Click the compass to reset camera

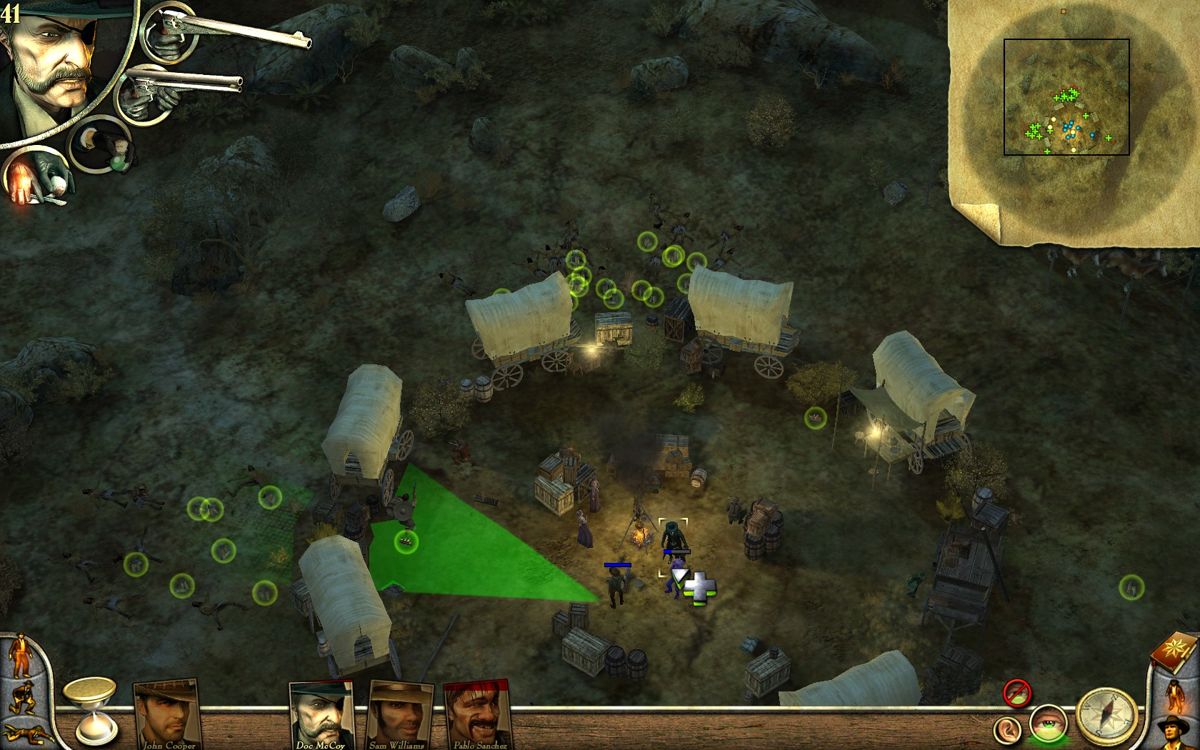click(x=1106, y=716)
